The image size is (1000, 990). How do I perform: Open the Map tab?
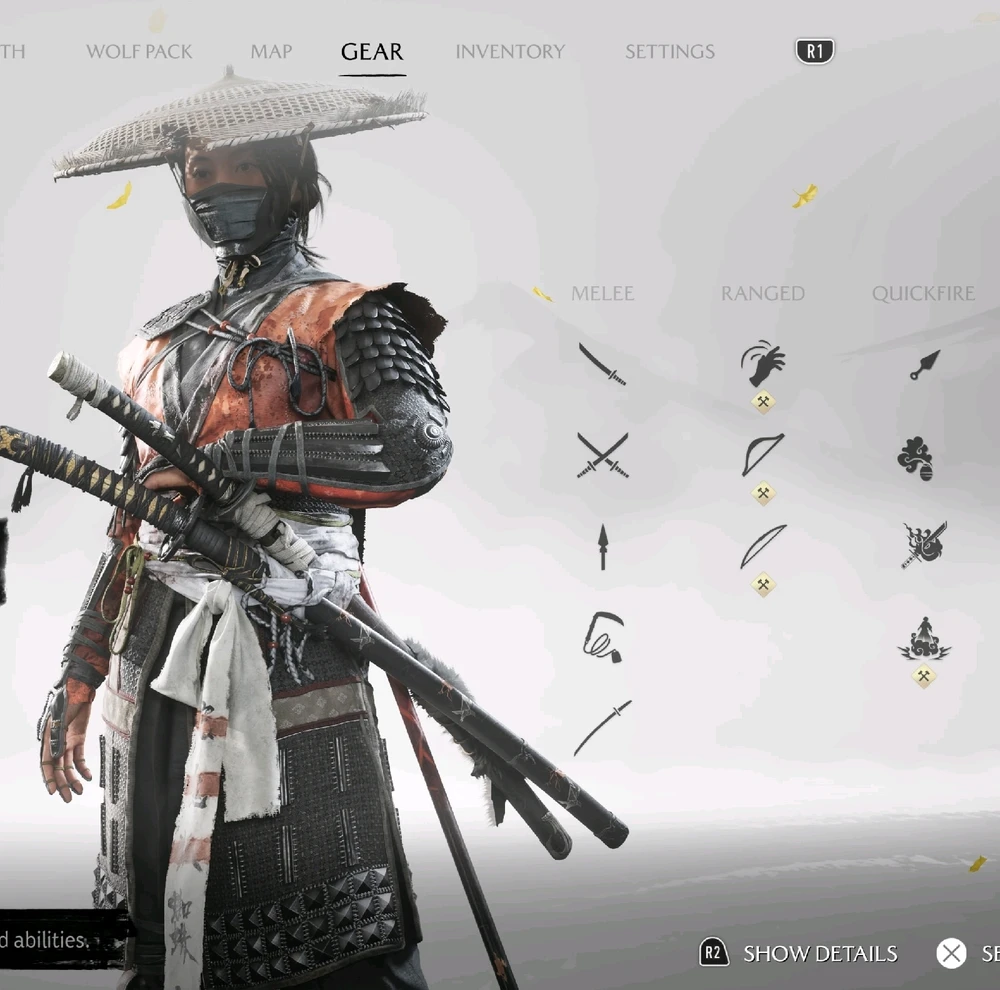pyautogui.click(x=271, y=52)
